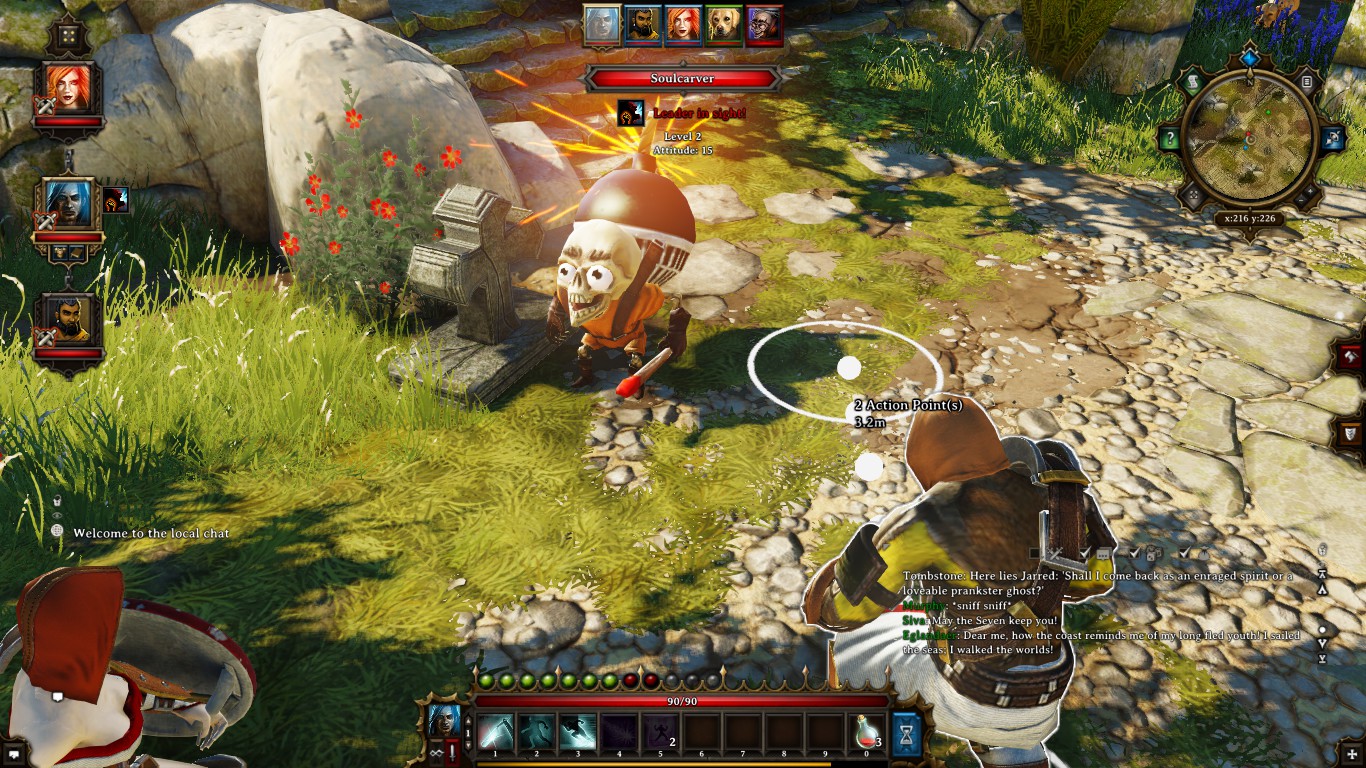End the turn using the hourglass icon
Image resolution: width=1366 pixels, height=768 pixels.
(x=905, y=733)
